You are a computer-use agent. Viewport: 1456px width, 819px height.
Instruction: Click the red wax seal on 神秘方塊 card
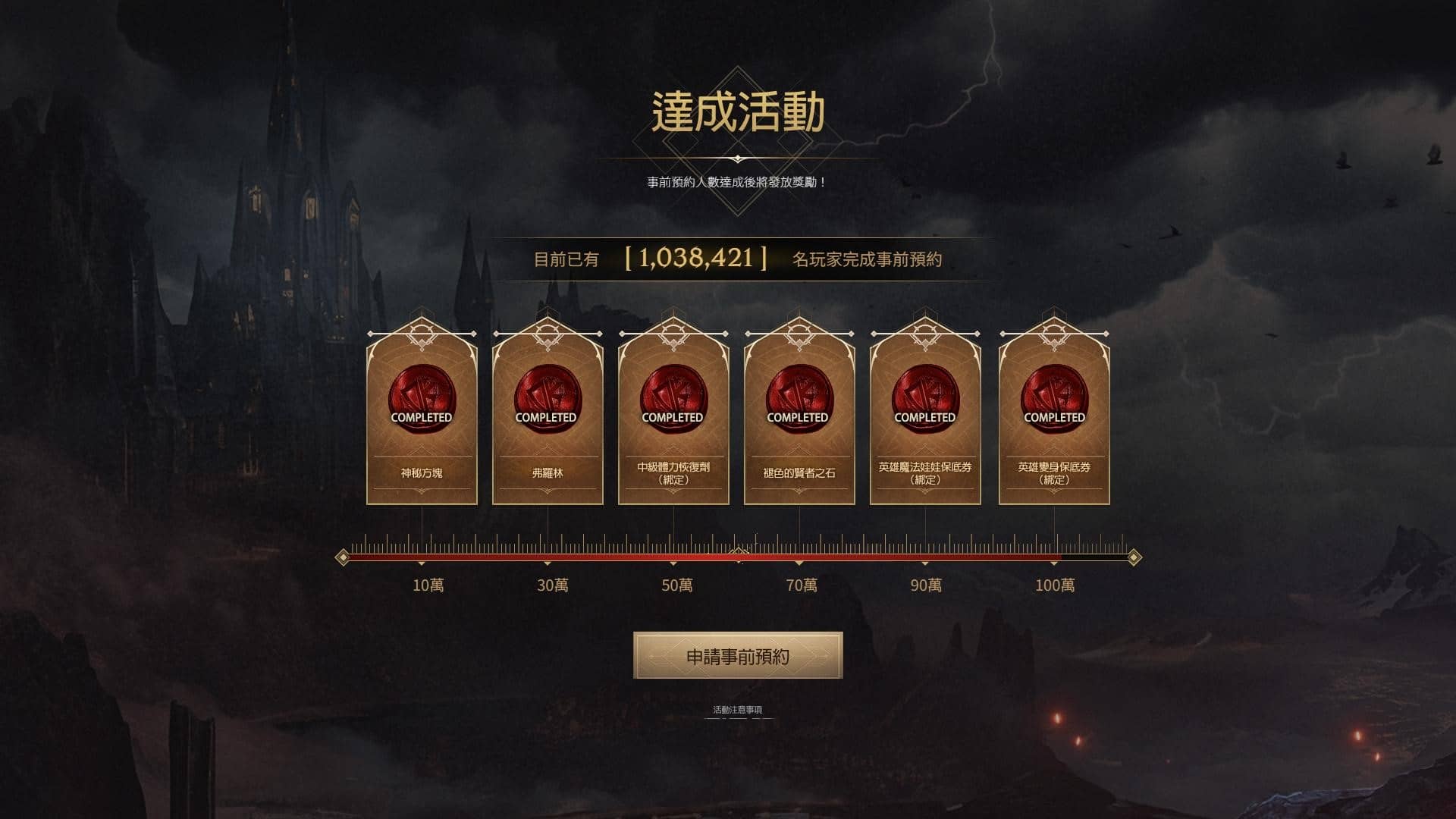422,398
